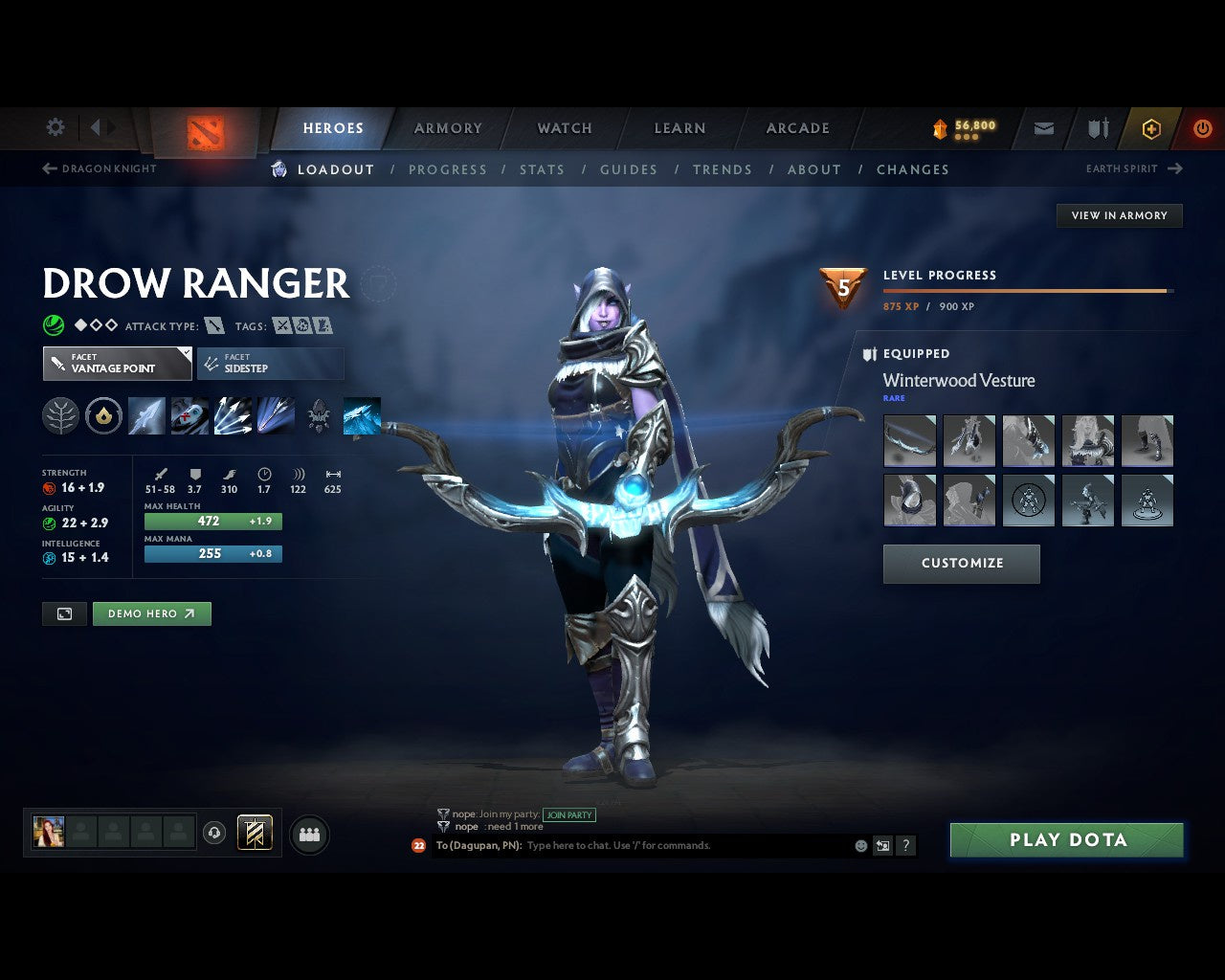Image resolution: width=1225 pixels, height=980 pixels.
Task: Open the settings gear icon
Action: pos(55,126)
